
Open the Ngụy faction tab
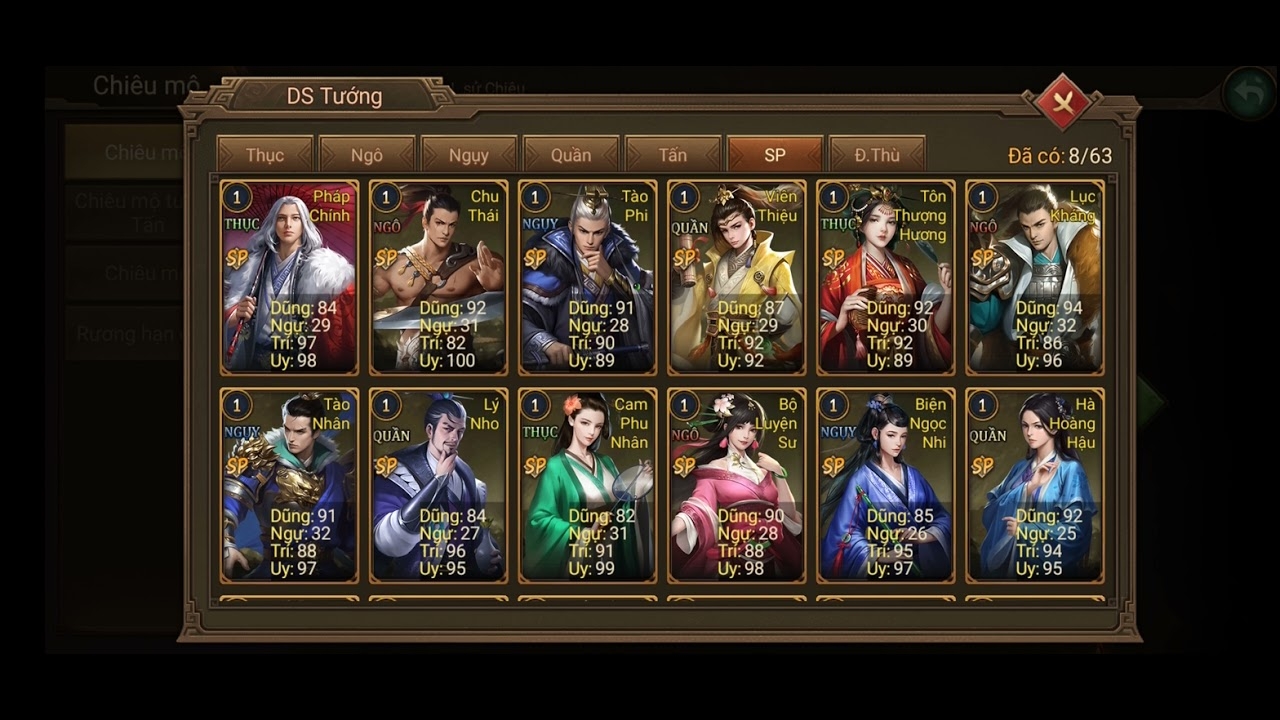click(x=468, y=155)
